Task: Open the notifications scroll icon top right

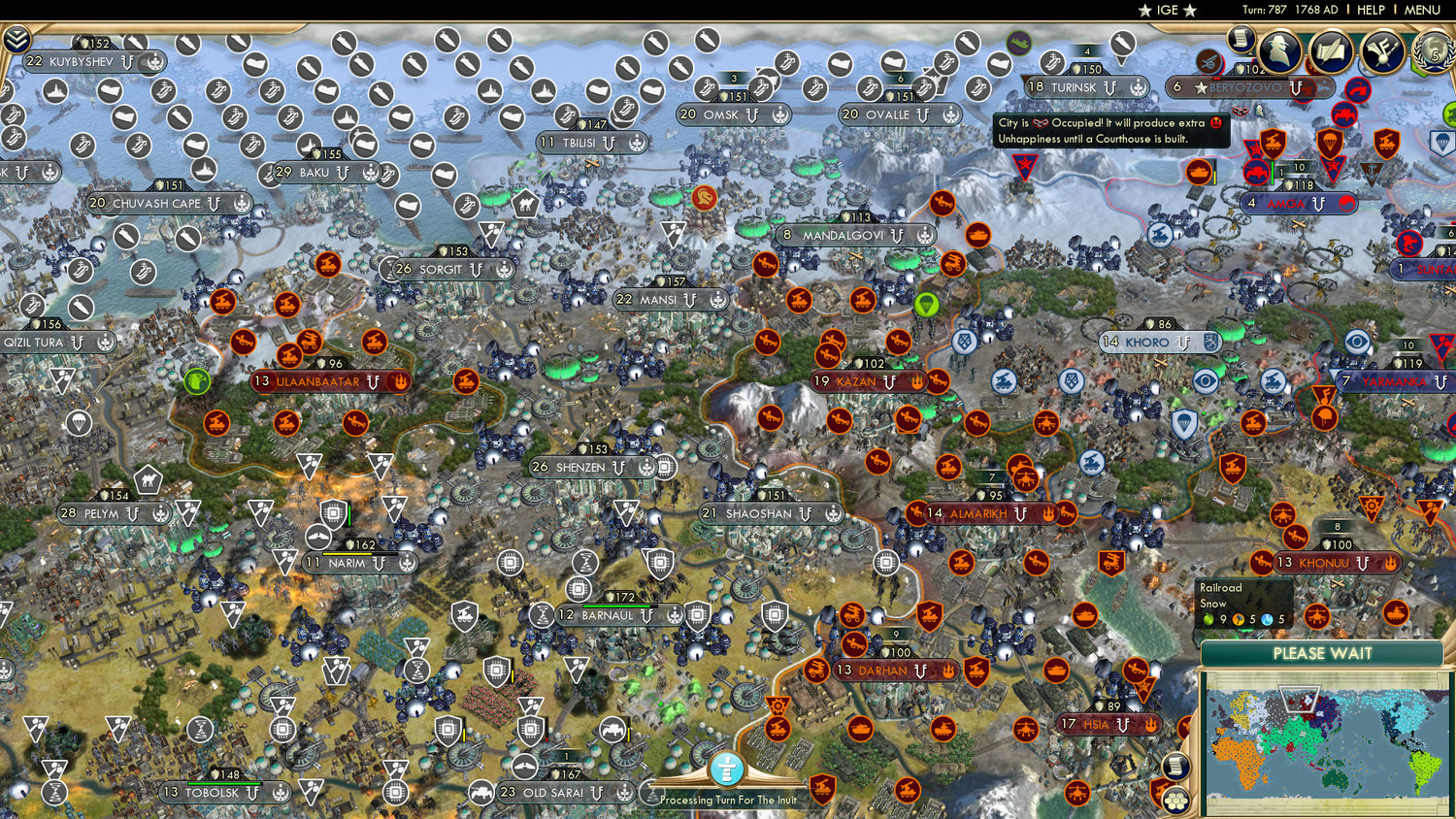Action: tap(1241, 42)
